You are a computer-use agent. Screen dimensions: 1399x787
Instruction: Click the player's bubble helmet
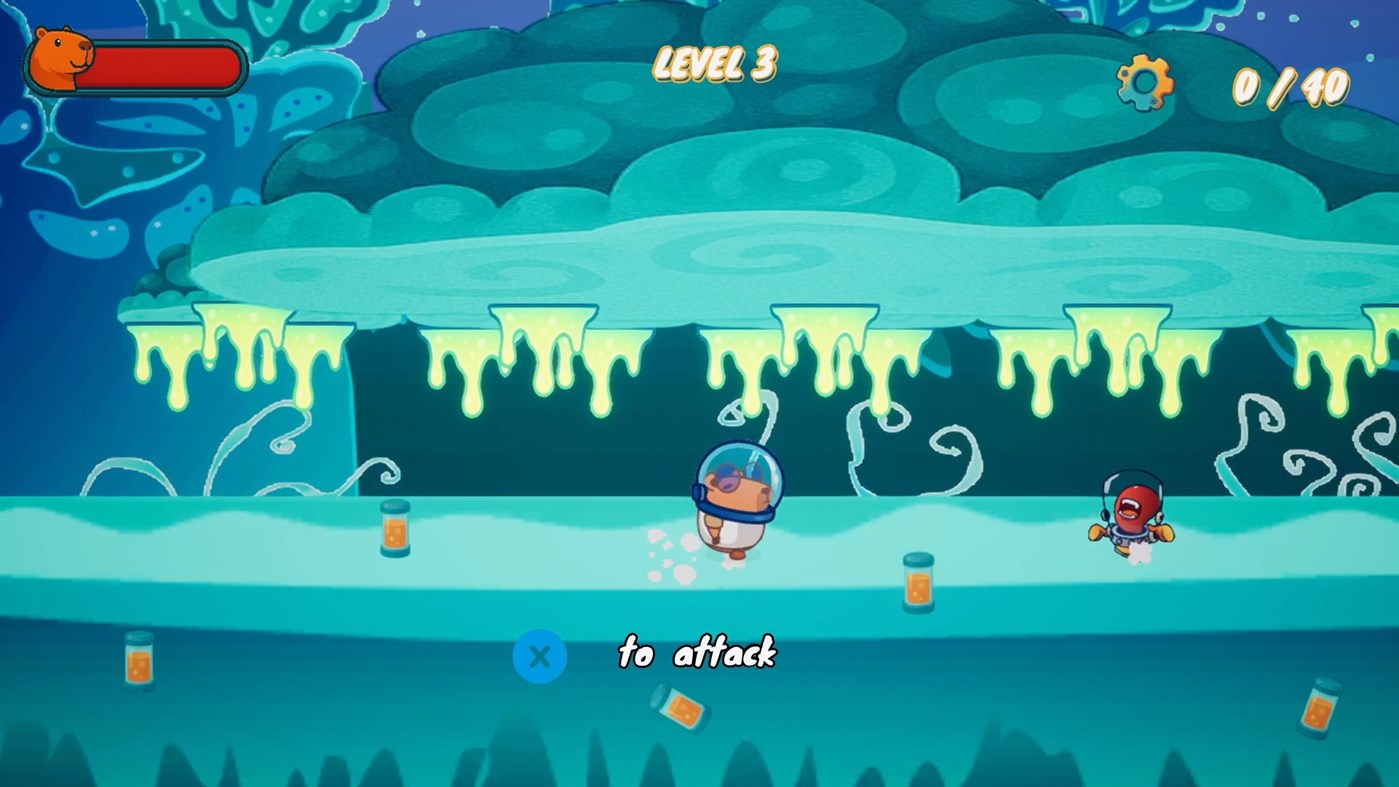pos(740,470)
